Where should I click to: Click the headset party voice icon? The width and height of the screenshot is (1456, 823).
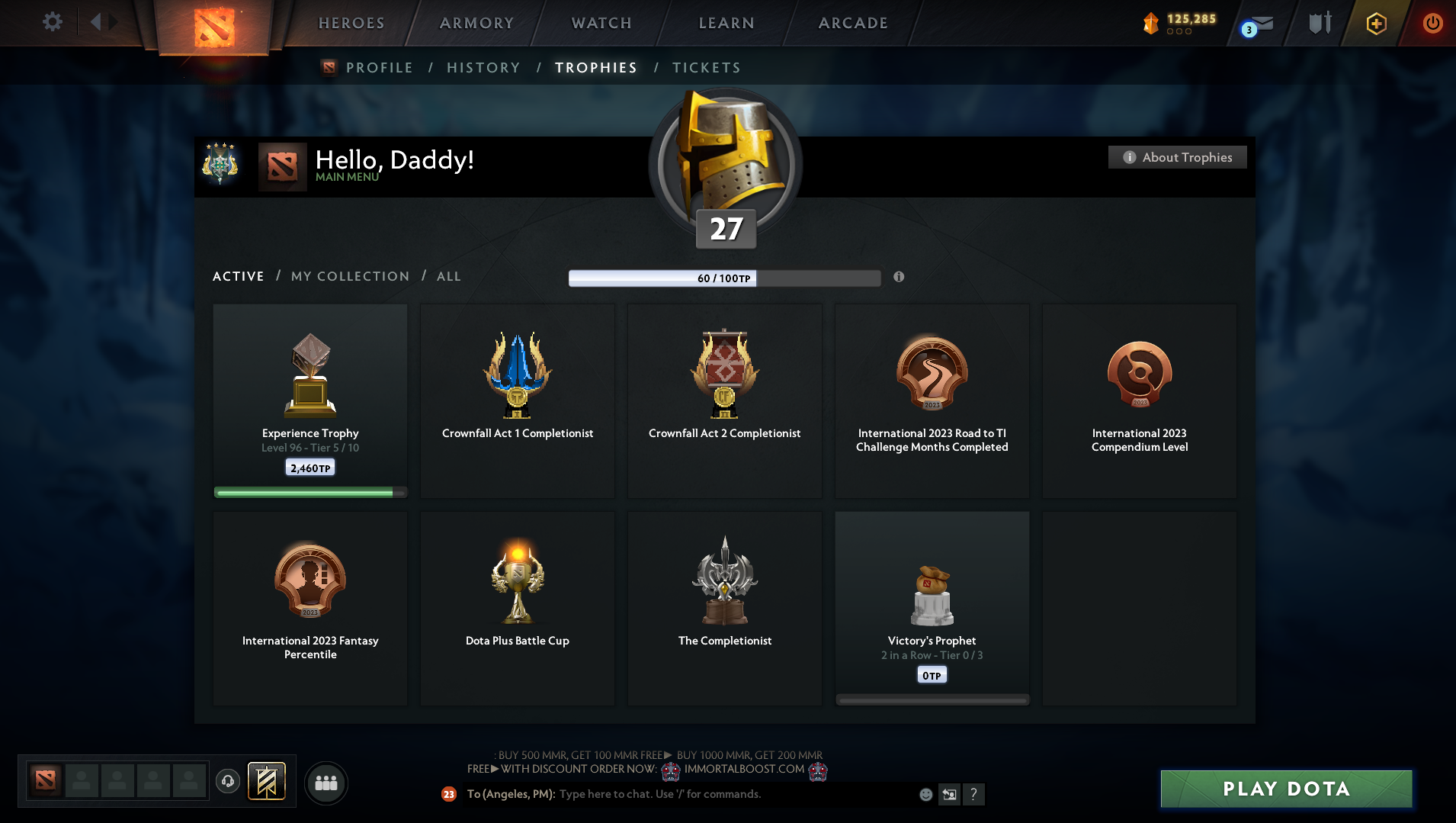pos(227,781)
